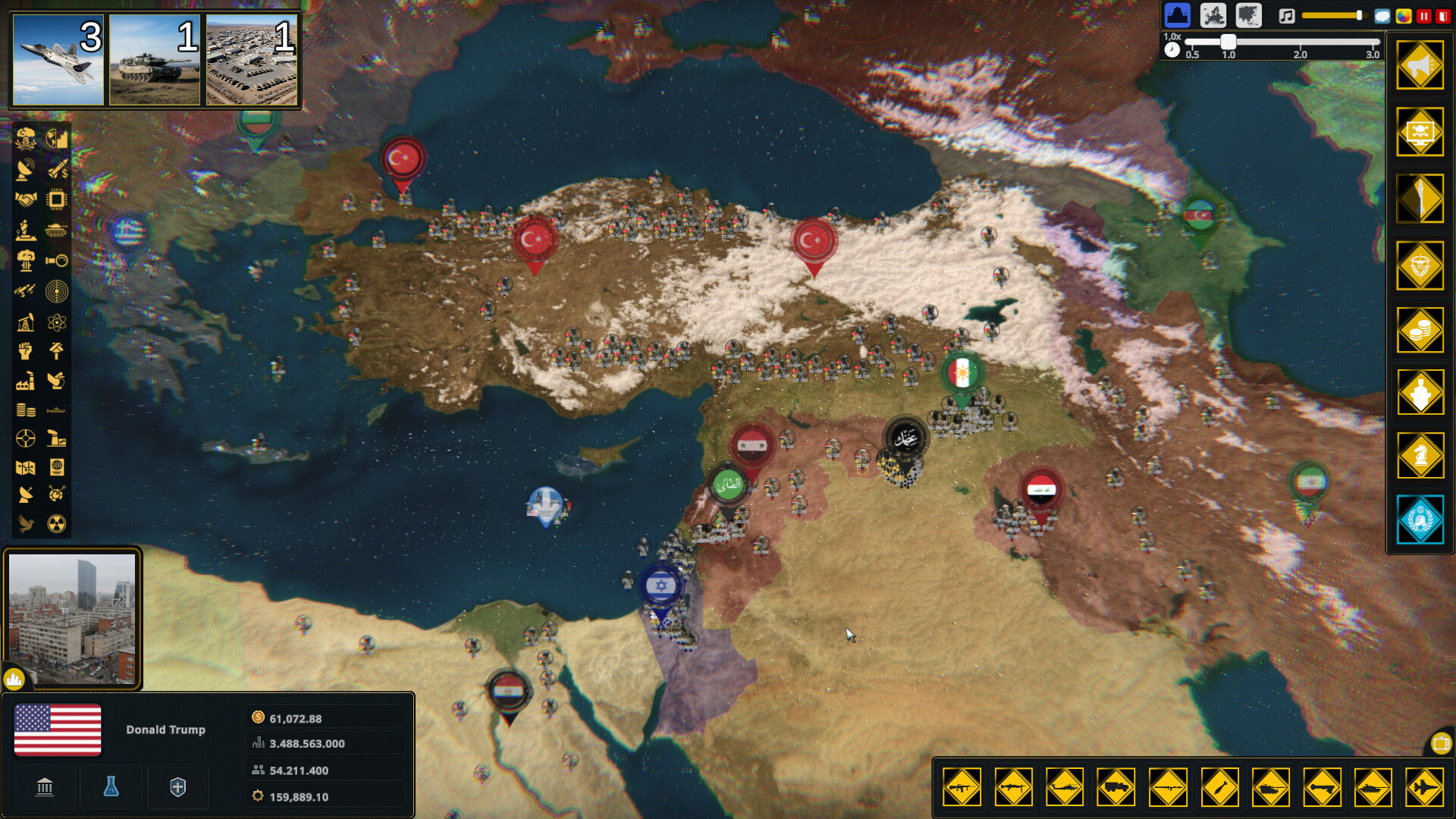Open the gold coins economy panel
The width and height of the screenshot is (1456, 819).
(1420, 330)
